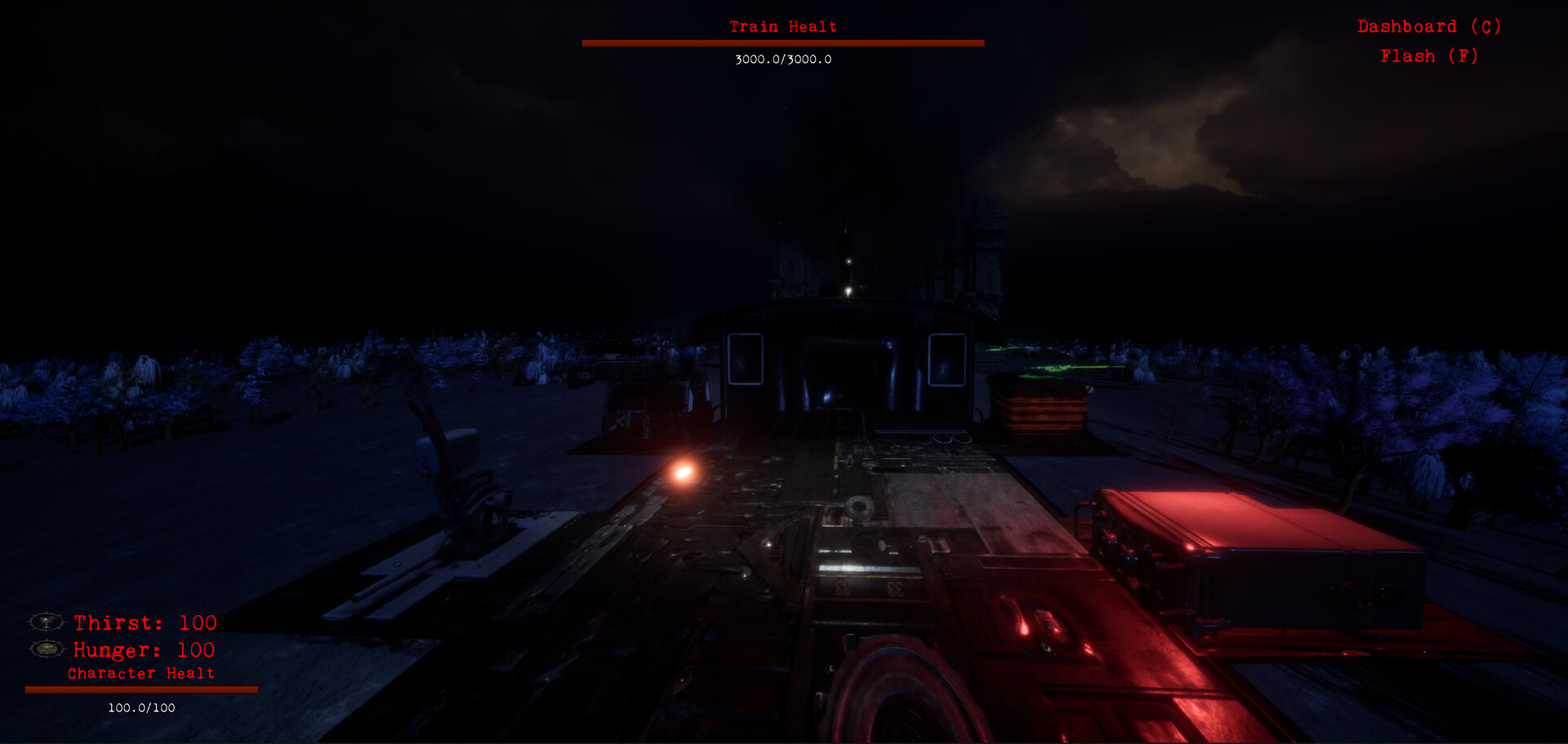
Task: Click the 100.0/100 character health value
Action: pyautogui.click(x=140, y=709)
